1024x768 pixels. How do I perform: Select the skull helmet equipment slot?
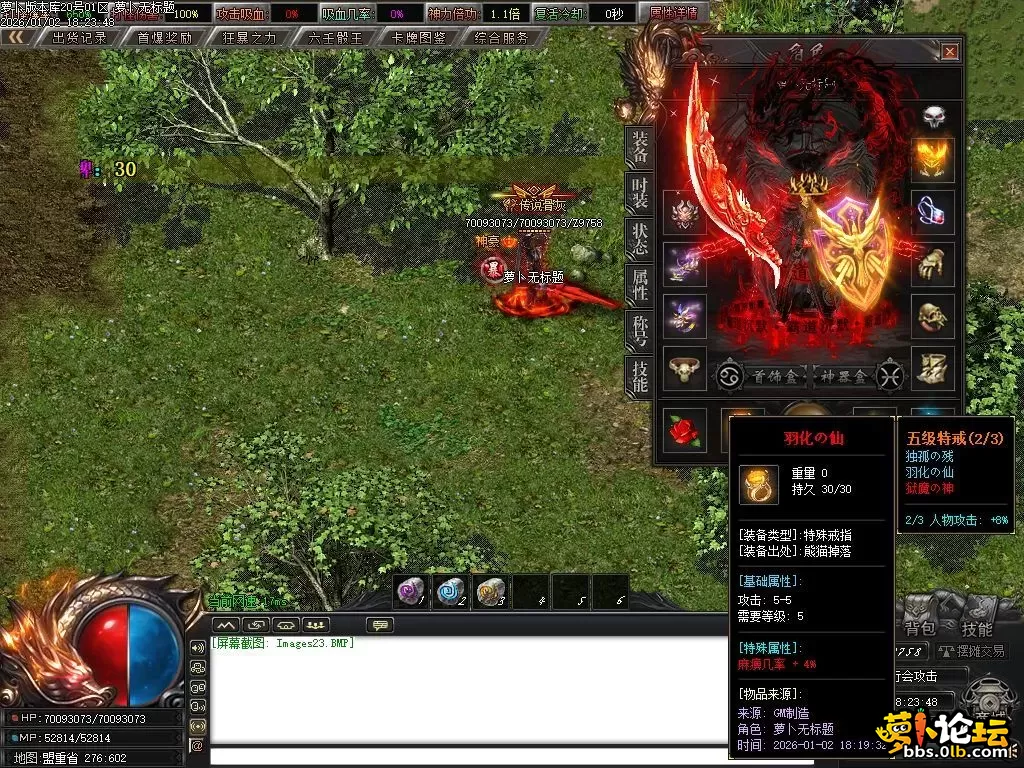click(x=933, y=115)
